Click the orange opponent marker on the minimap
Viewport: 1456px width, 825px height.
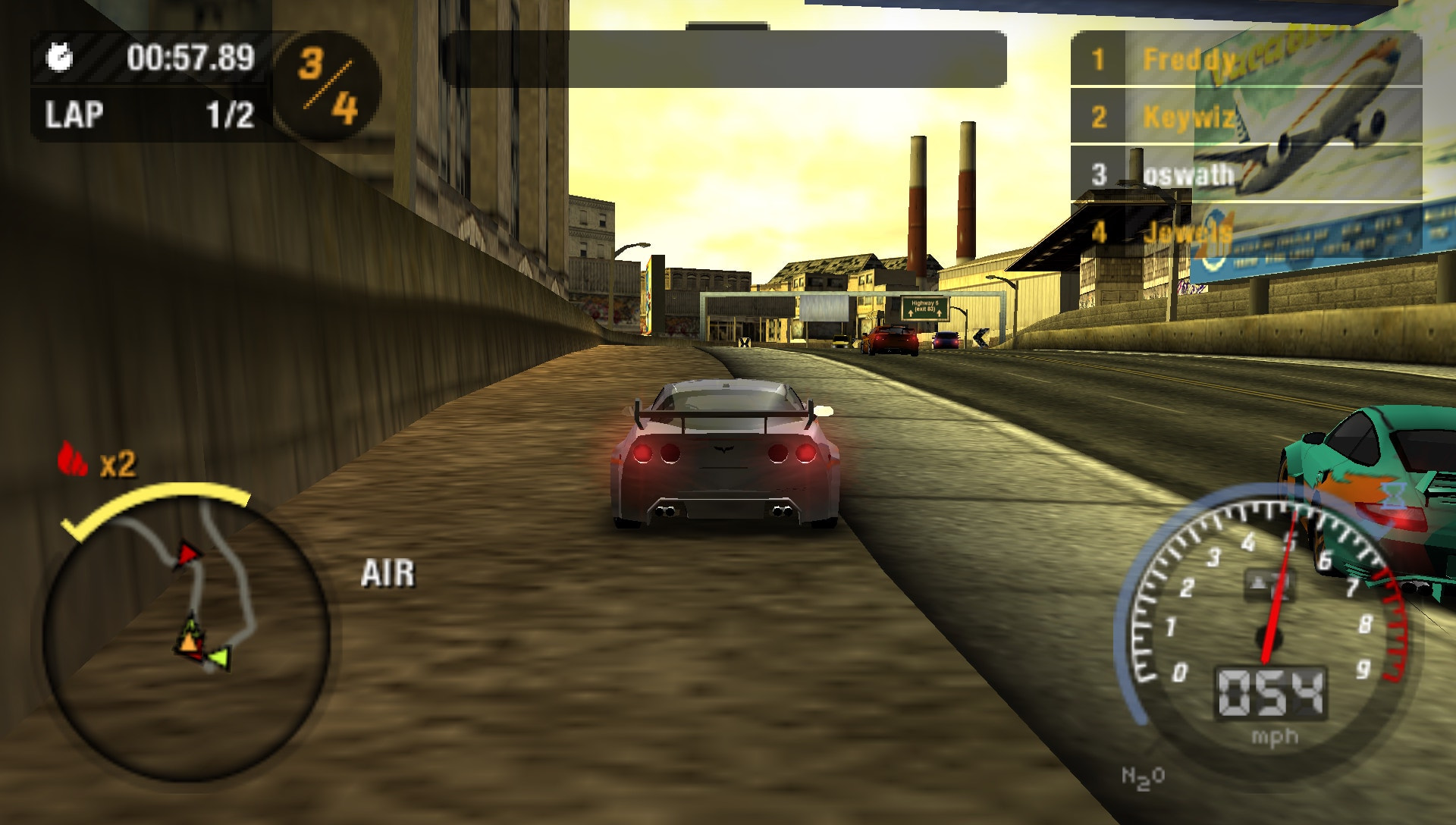(x=189, y=643)
